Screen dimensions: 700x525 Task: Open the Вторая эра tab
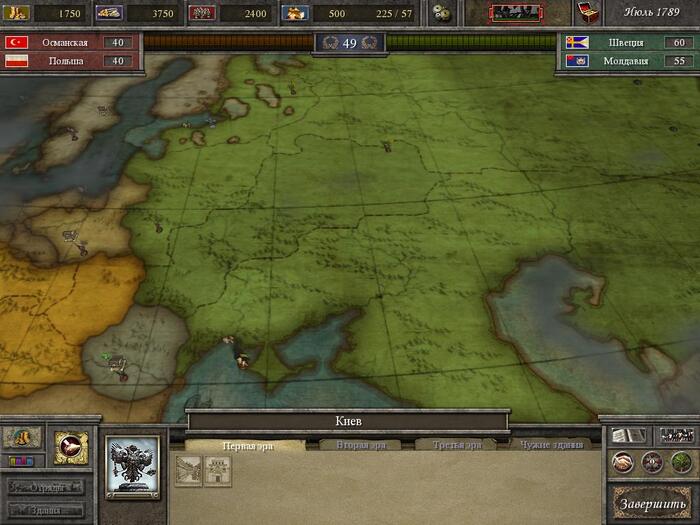coord(353,445)
